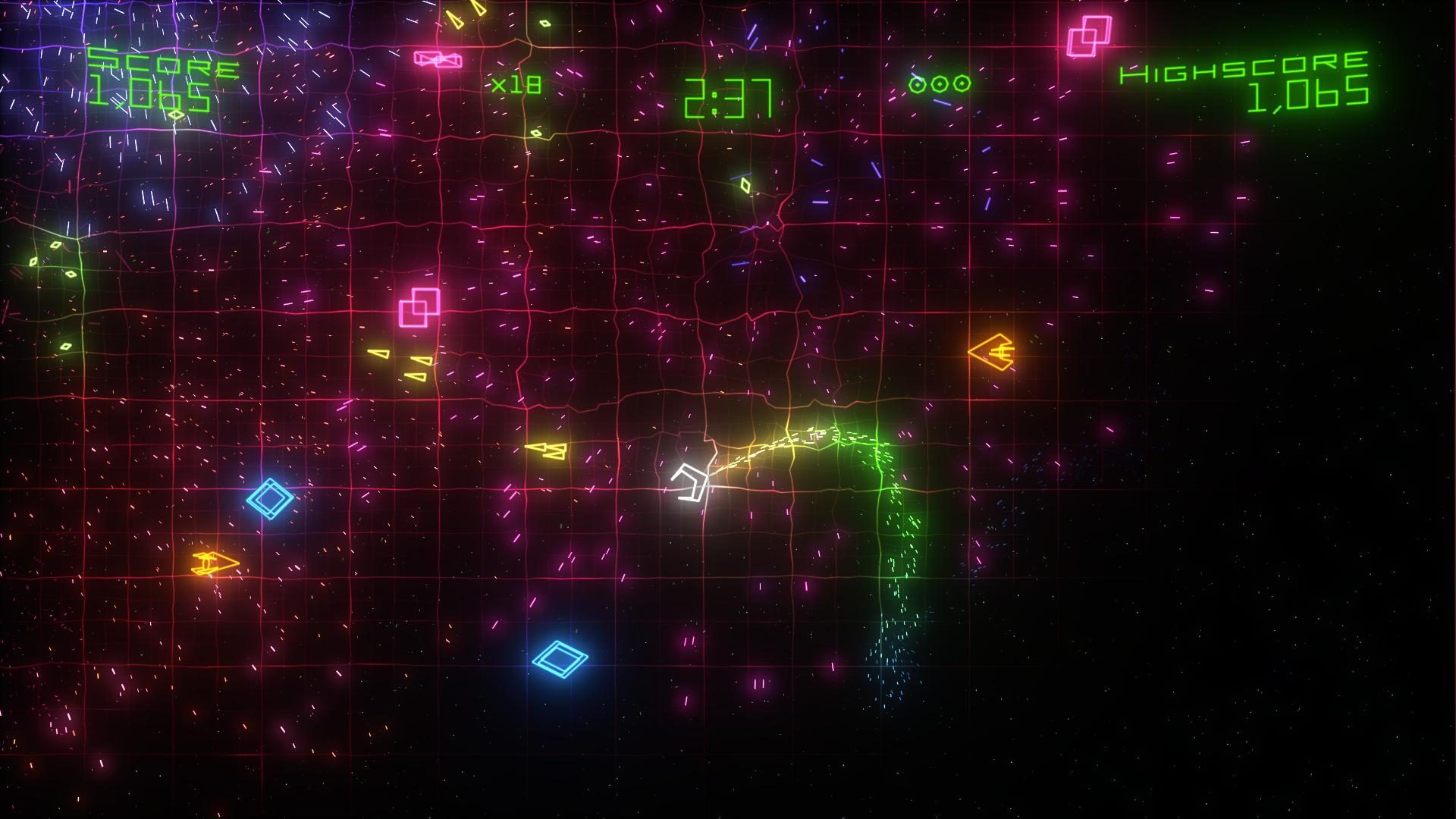This screenshot has height=819, width=1456.
Task: Click the pink enemy shape at the top of the screen
Action: pos(440,59)
